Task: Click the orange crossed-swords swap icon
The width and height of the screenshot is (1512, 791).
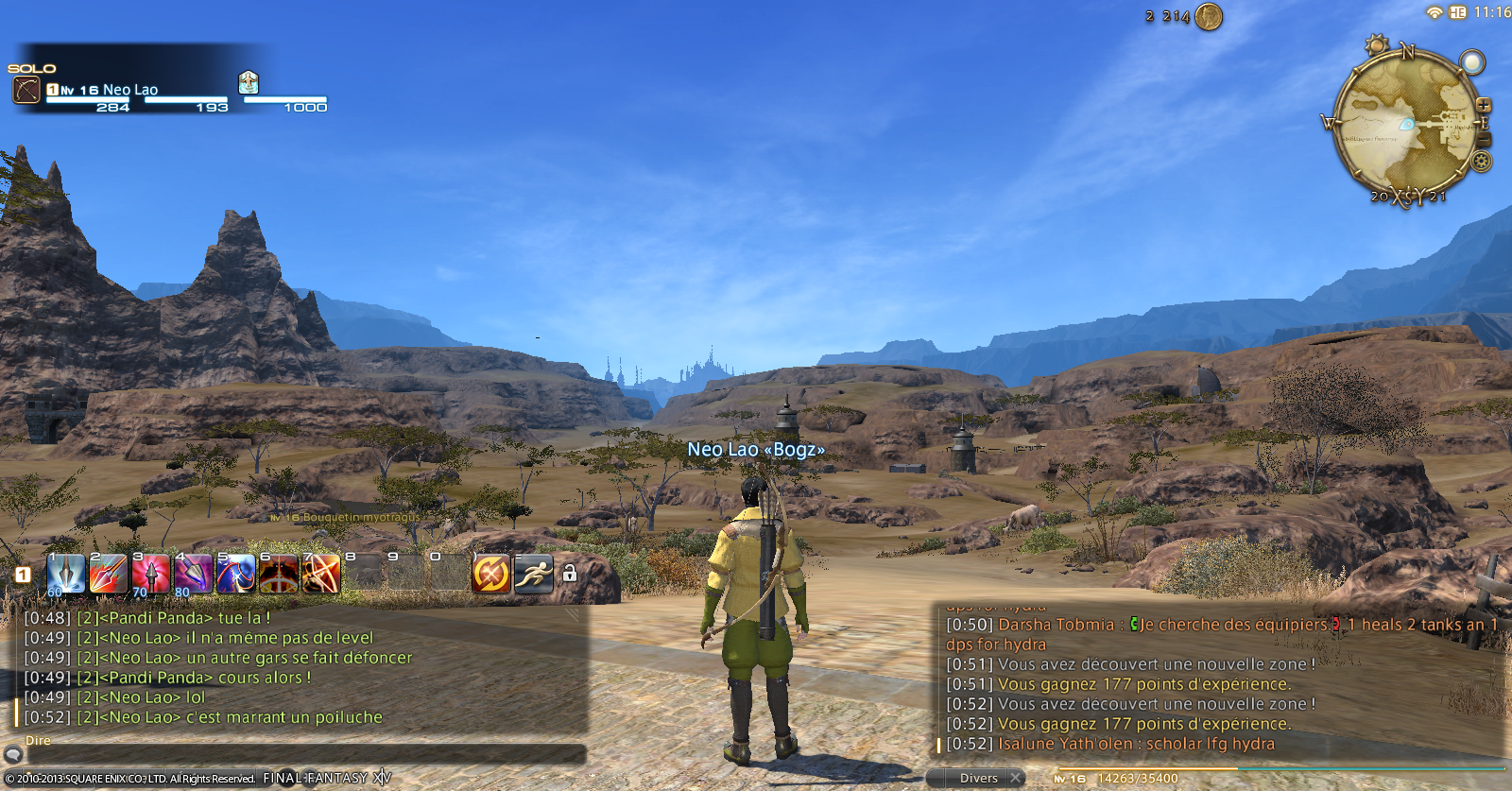Action: coord(491,574)
